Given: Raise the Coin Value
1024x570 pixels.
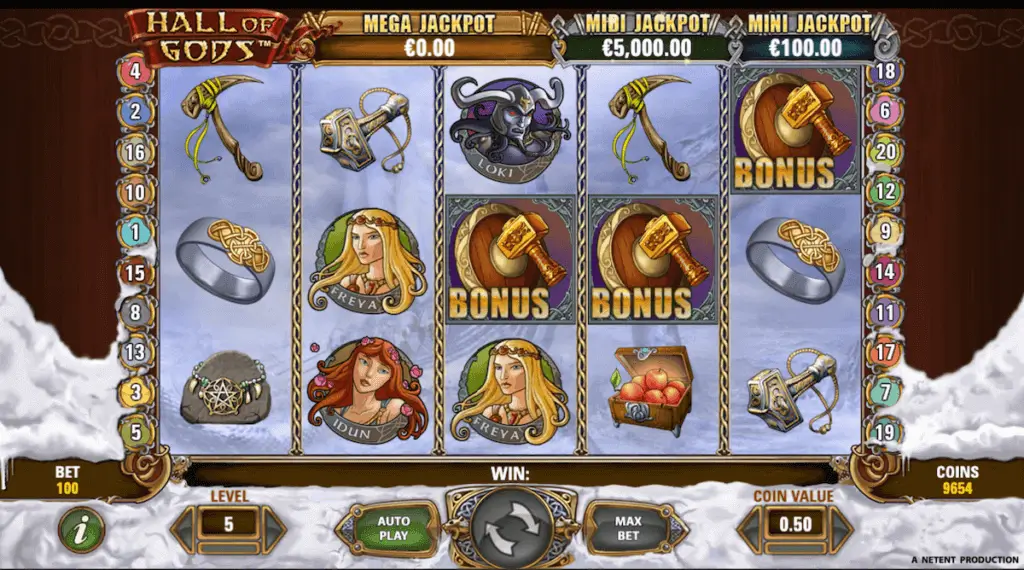Looking at the screenshot, I should (x=842, y=524).
